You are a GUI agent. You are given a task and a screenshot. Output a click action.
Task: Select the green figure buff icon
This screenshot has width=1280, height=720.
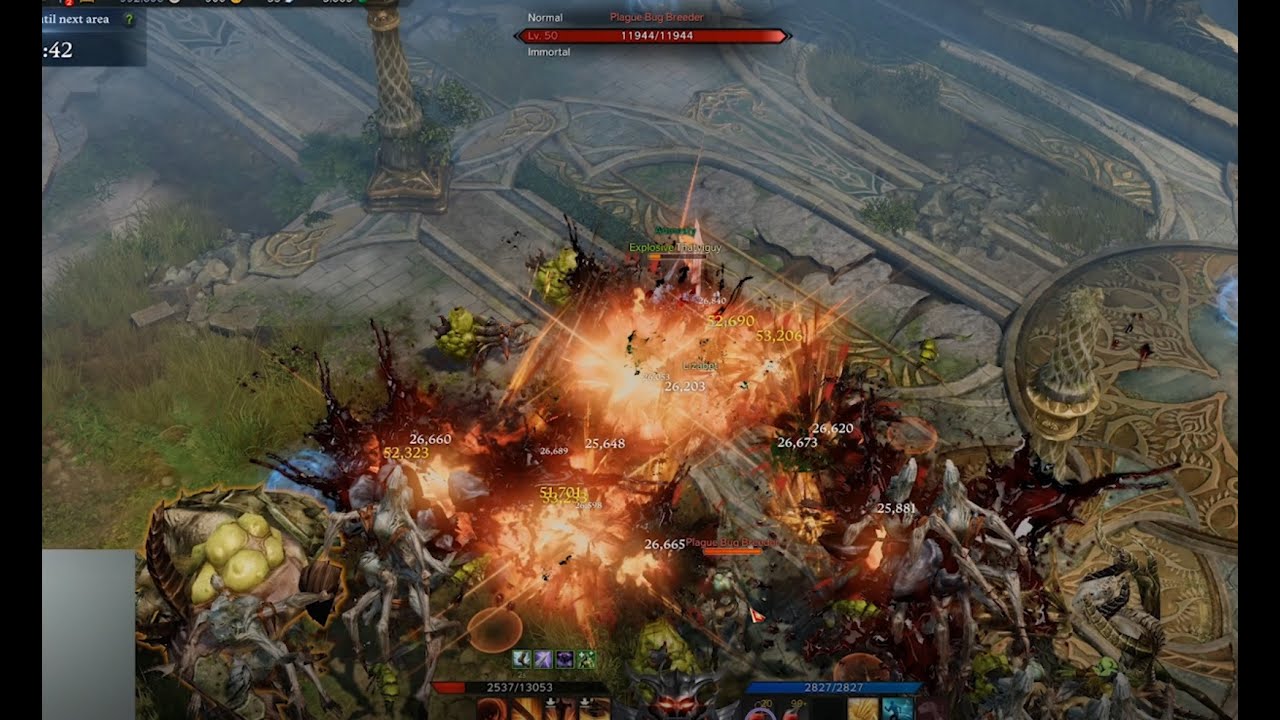(587, 659)
